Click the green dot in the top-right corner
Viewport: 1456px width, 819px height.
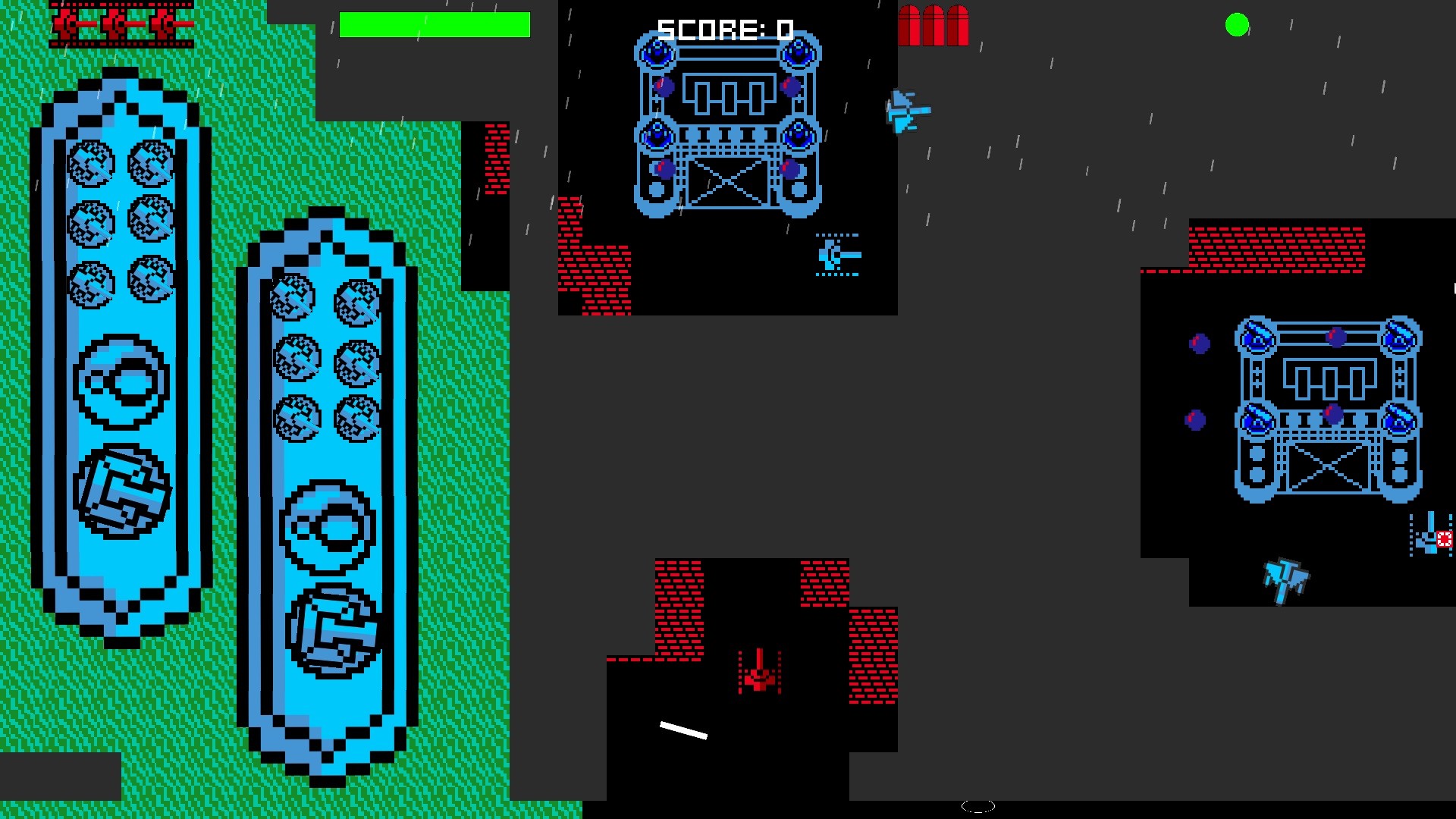(1235, 26)
